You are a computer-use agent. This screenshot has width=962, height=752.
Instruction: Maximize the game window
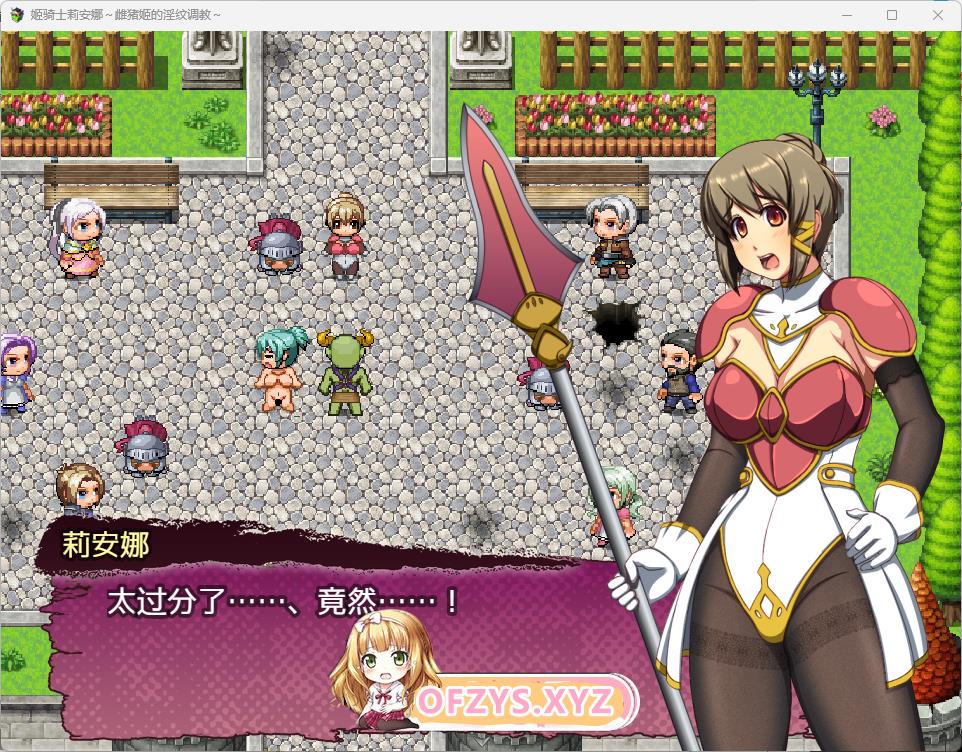[892, 15]
